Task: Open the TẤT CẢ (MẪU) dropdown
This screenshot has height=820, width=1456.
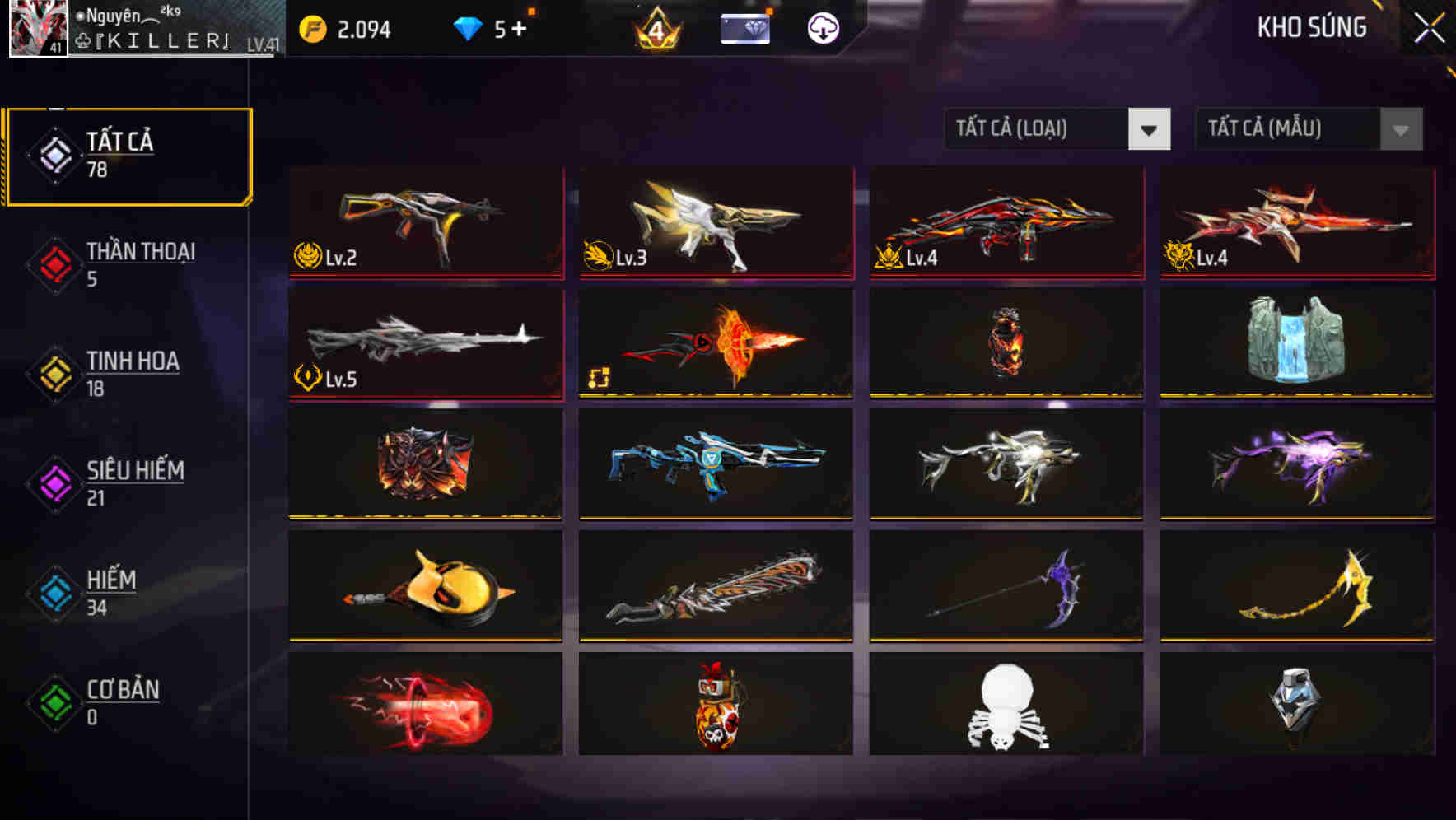Action: click(x=1308, y=129)
